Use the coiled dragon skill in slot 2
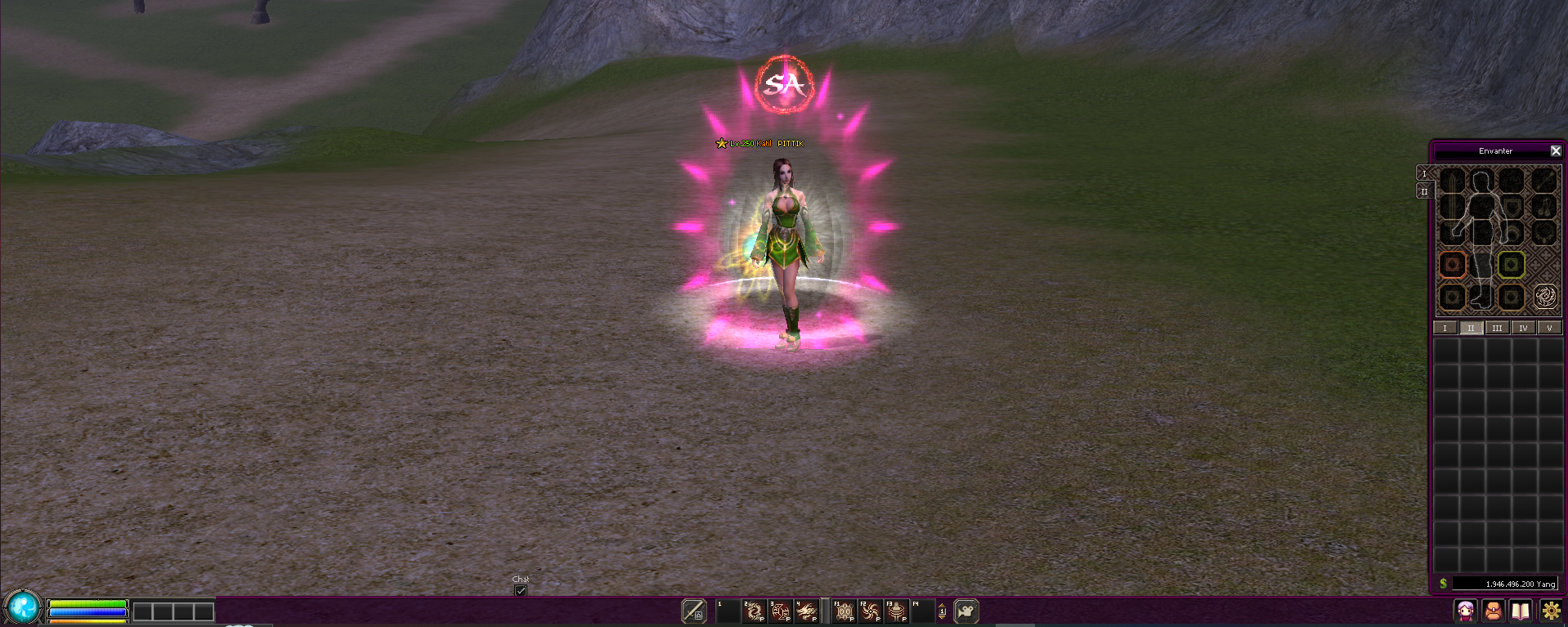This screenshot has width=1568, height=627. click(x=754, y=611)
